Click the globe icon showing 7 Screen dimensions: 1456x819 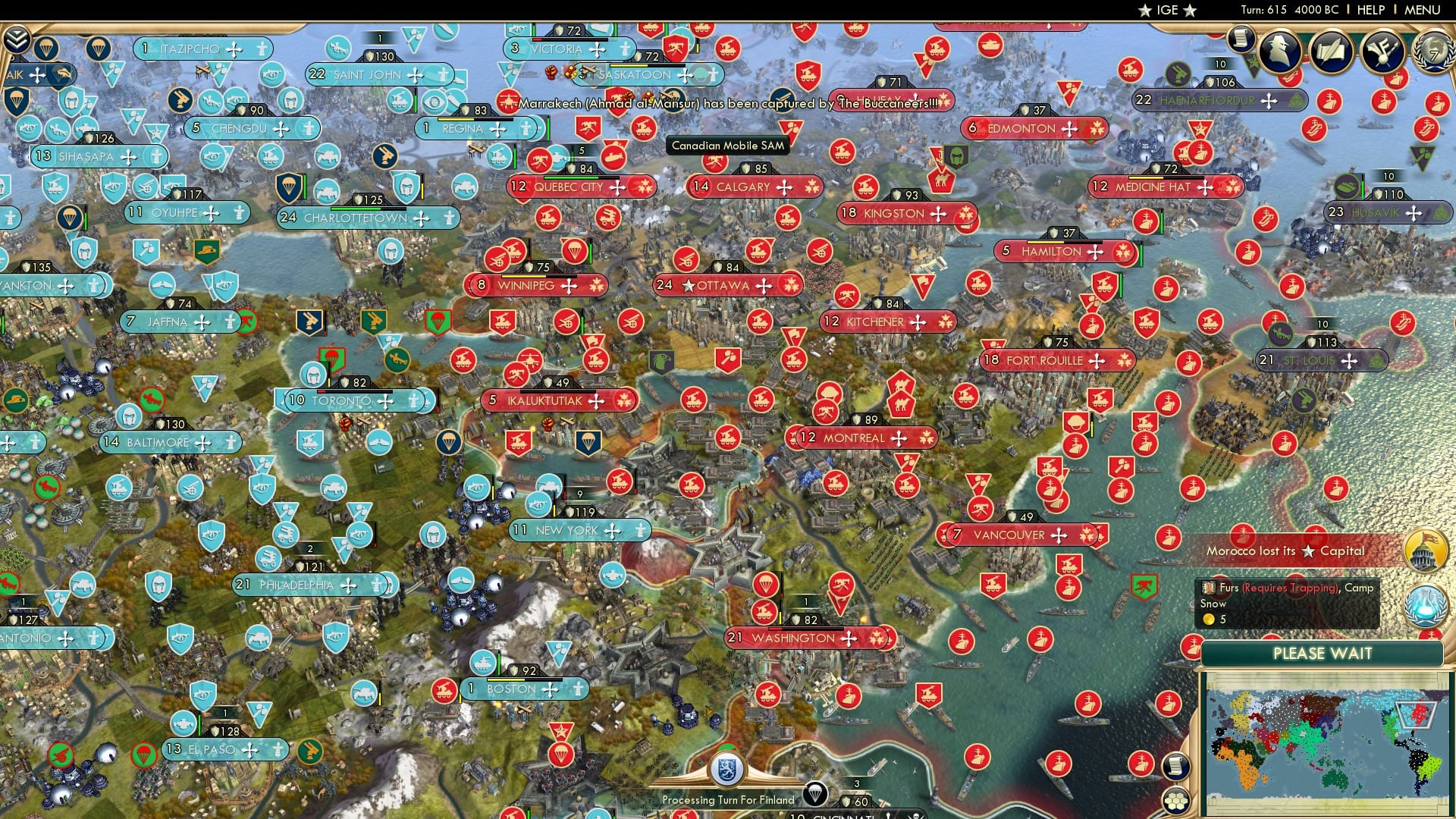(1438, 53)
